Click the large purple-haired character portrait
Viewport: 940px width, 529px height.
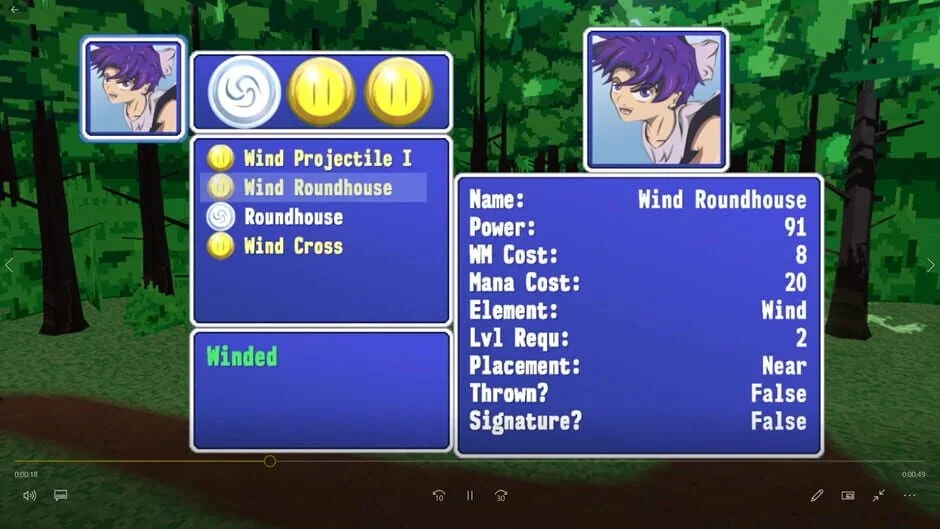tap(656, 100)
